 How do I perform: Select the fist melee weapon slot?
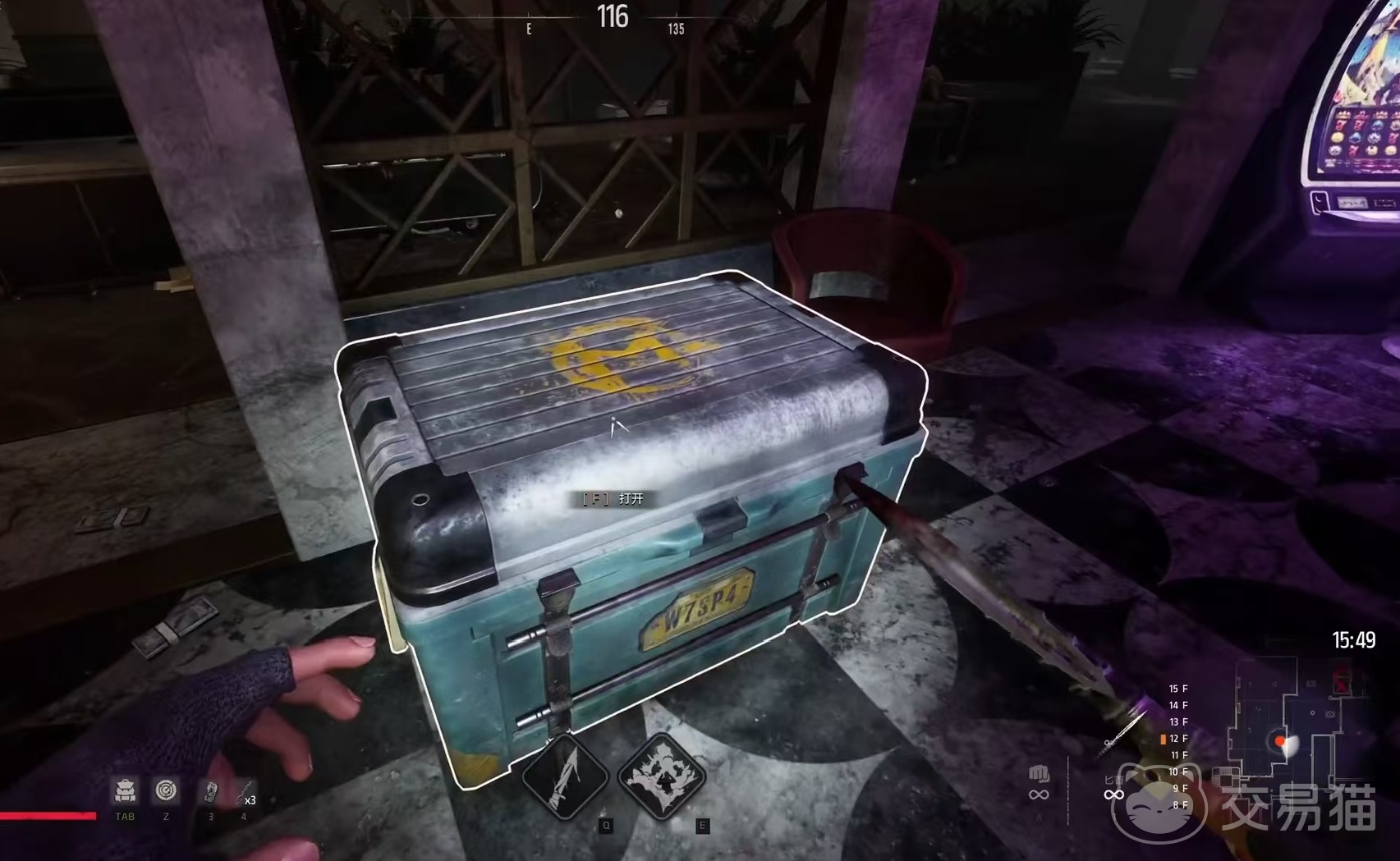tap(1039, 775)
